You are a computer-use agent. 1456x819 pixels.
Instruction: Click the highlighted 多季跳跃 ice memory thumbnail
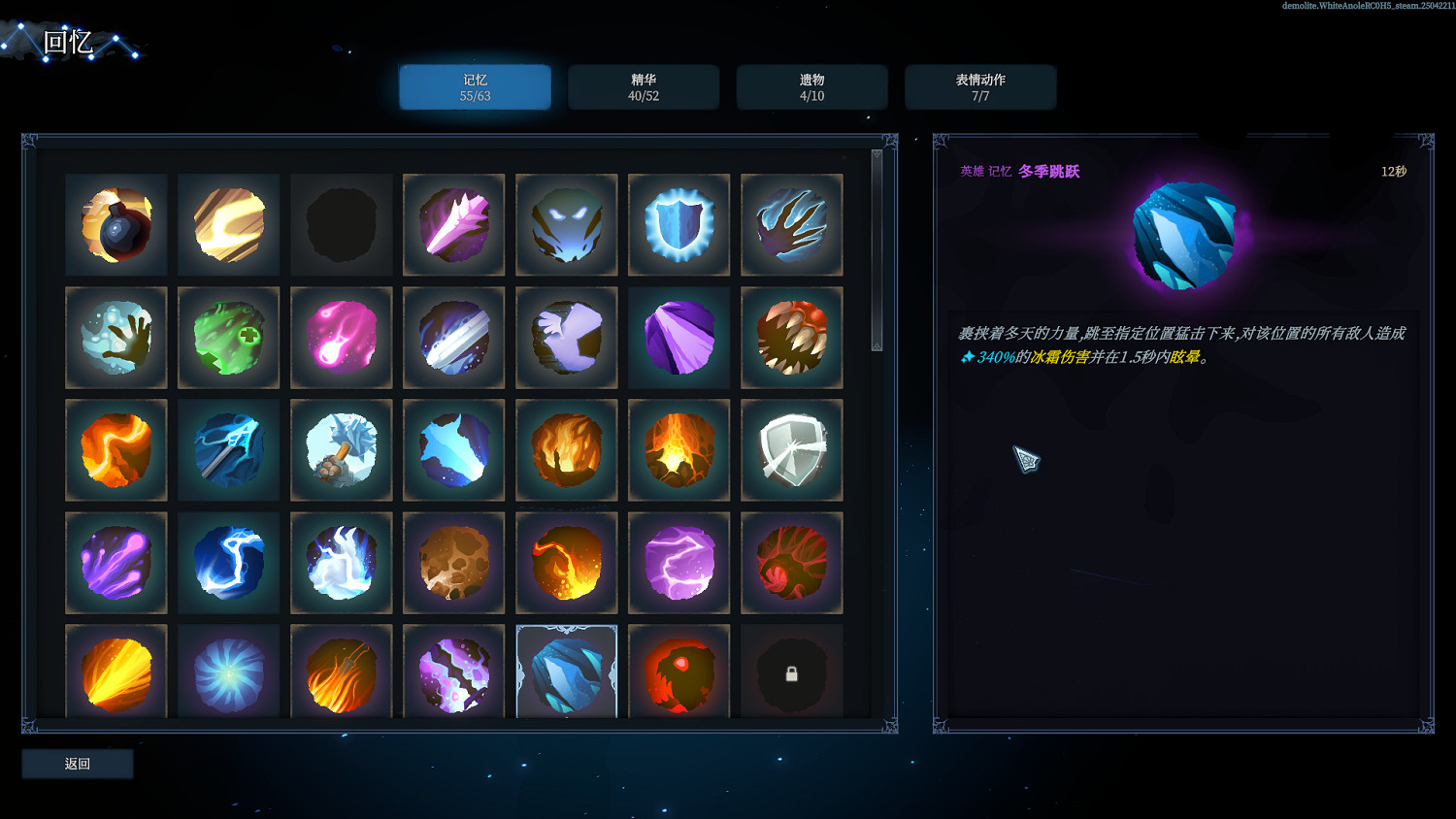coord(566,671)
